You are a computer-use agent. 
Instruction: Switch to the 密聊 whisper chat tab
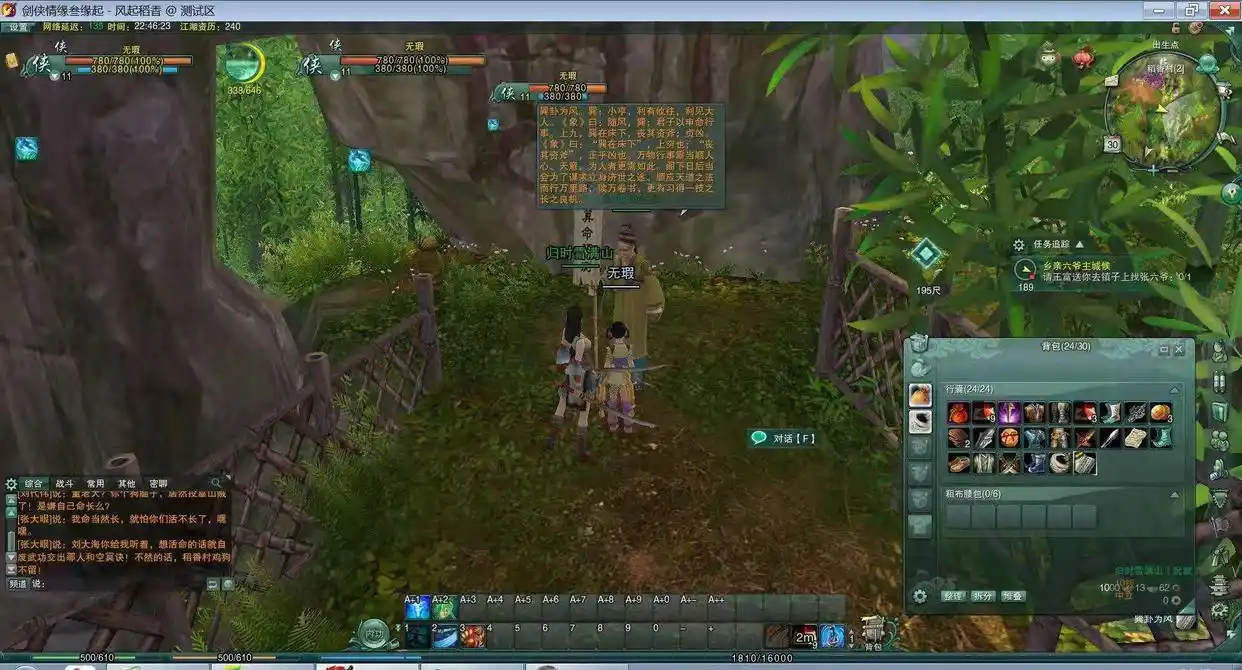click(x=158, y=484)
